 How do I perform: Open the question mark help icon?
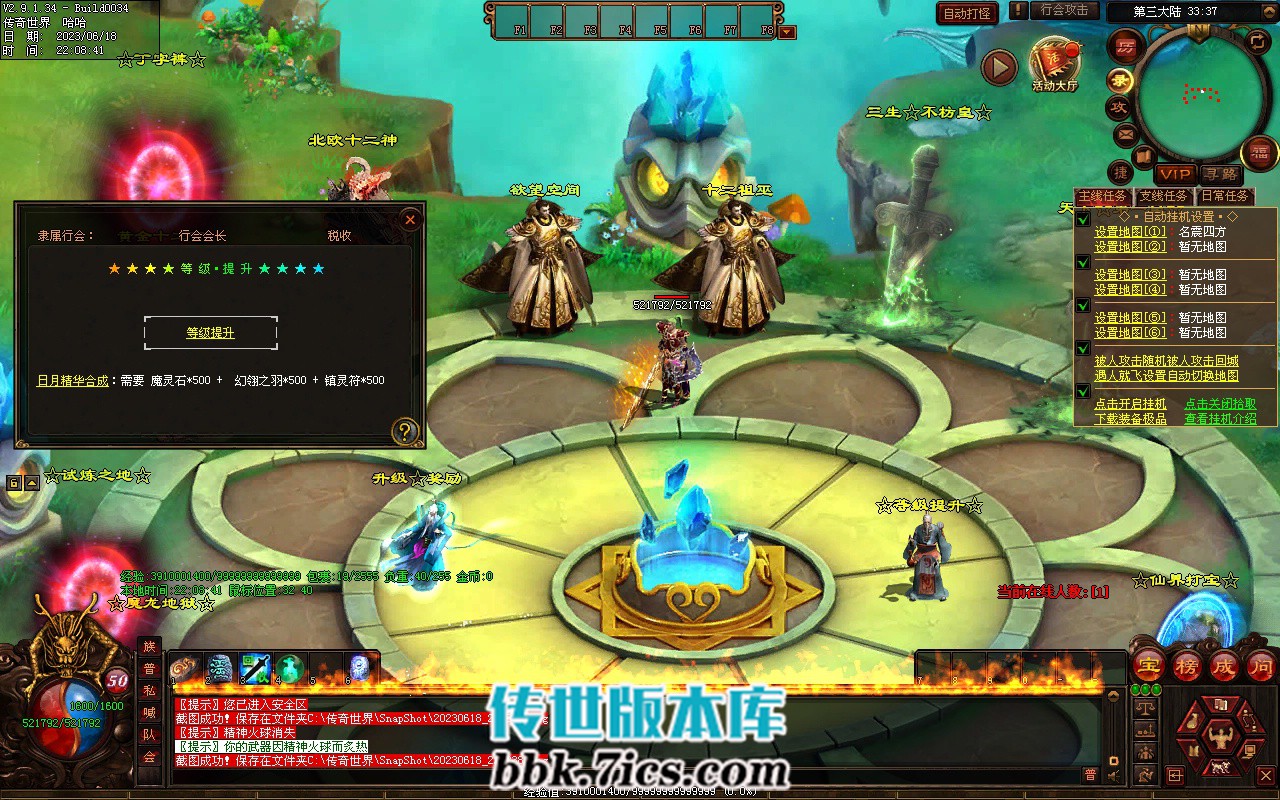[405, 431]
